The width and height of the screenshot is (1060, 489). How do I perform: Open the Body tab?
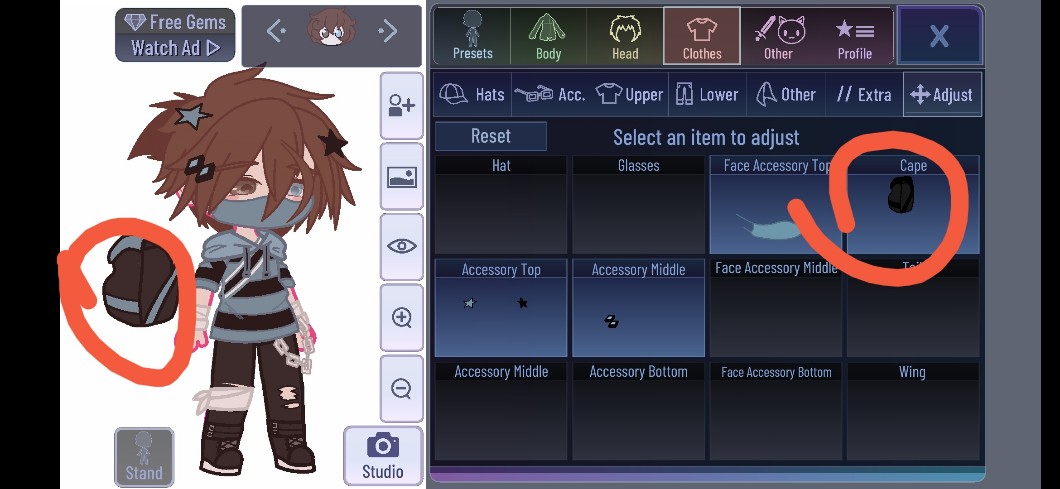tap(548, 36)
